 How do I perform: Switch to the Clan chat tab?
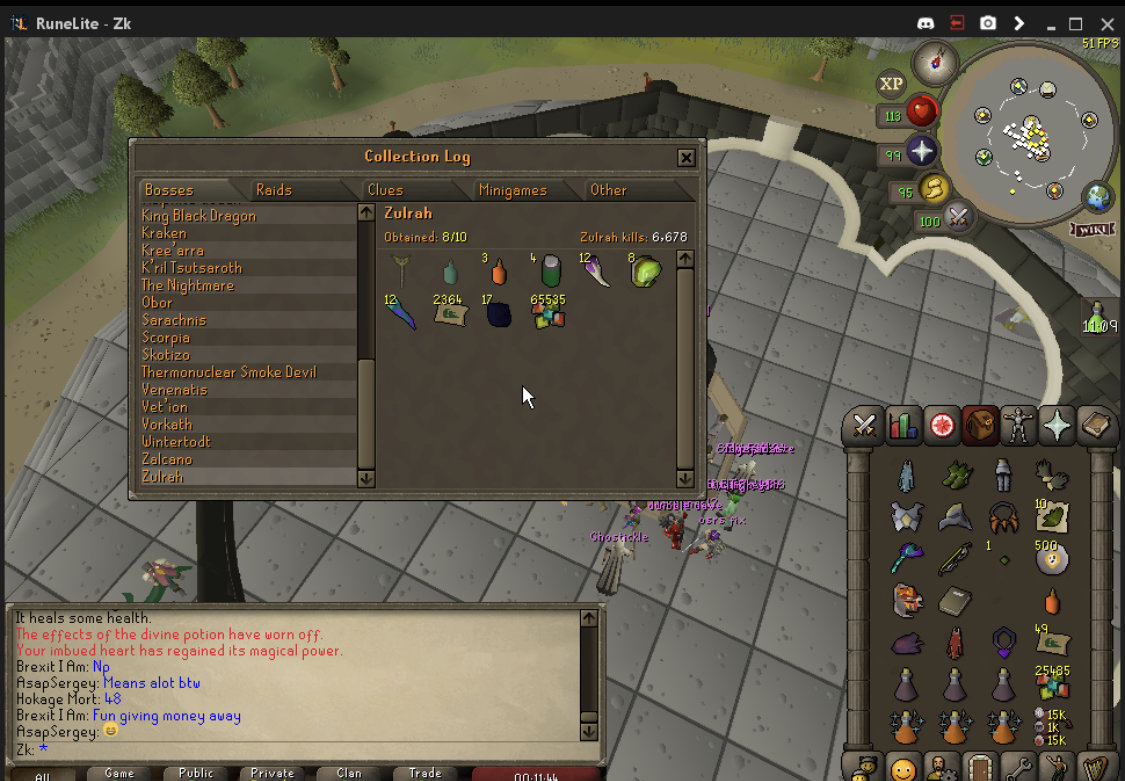349,773
